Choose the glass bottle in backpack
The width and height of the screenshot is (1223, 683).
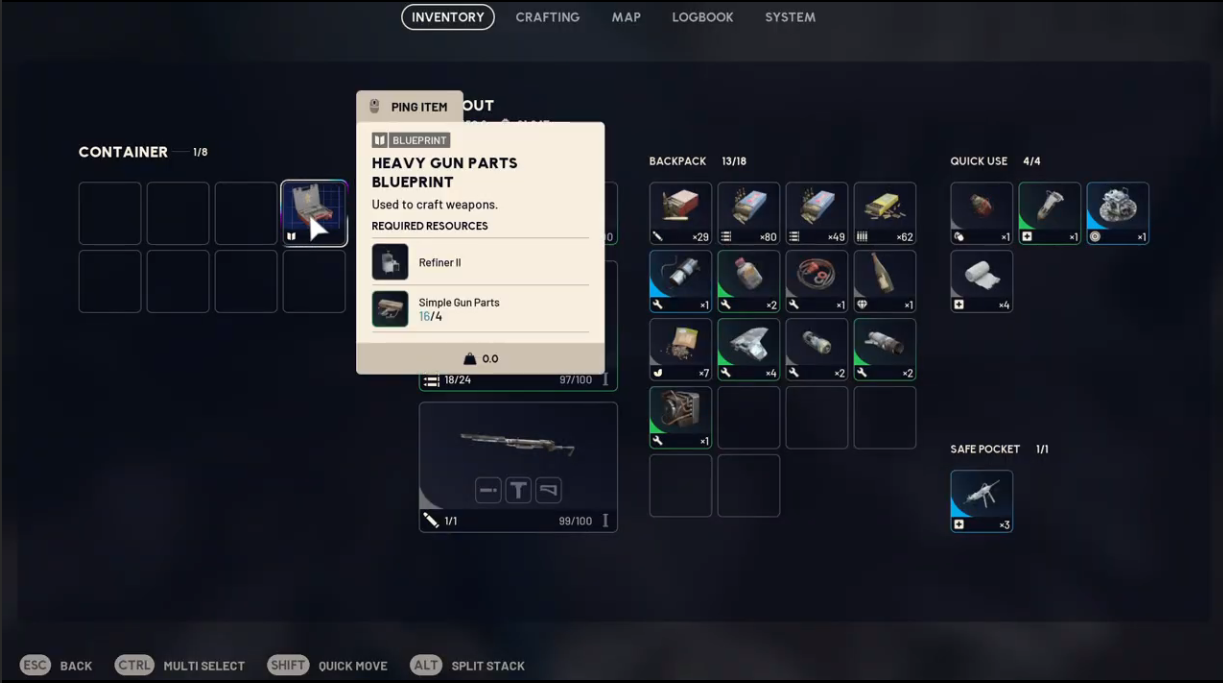tap(885, 281)
